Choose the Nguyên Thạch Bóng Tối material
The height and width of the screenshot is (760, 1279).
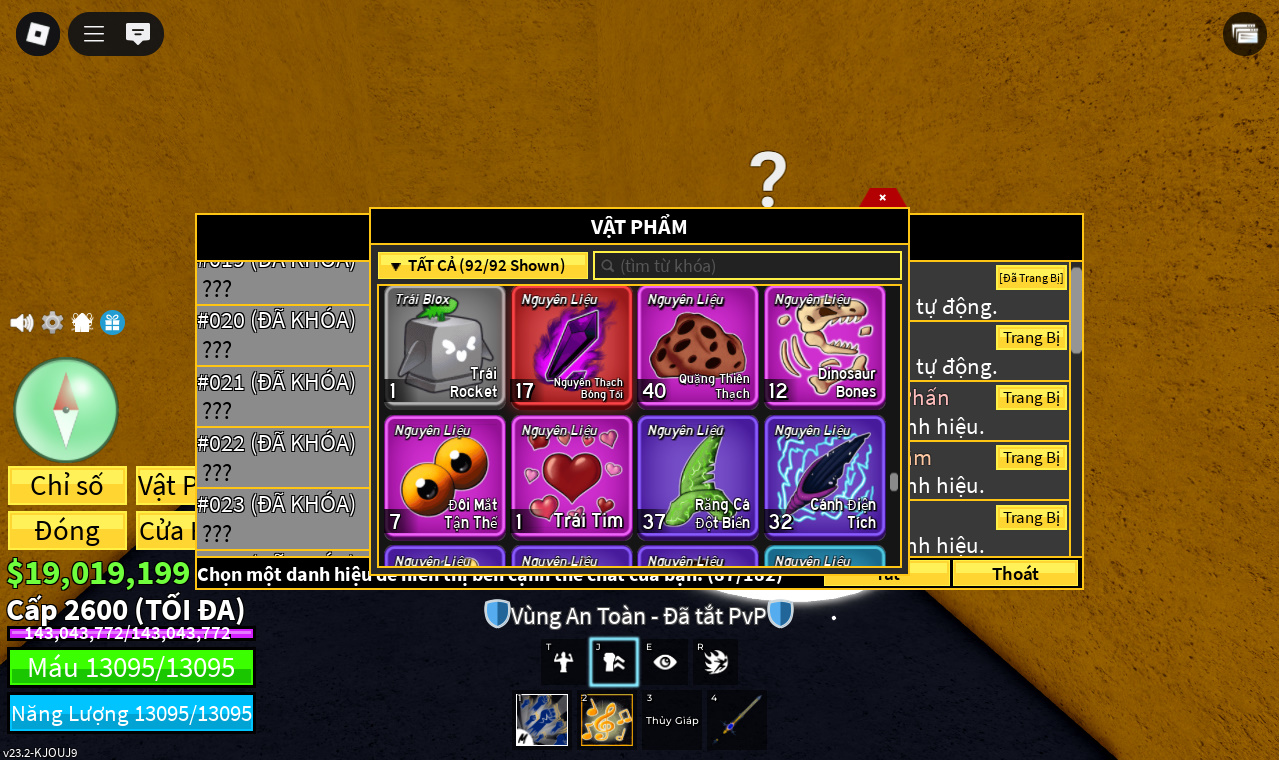[x=572, y=346]
